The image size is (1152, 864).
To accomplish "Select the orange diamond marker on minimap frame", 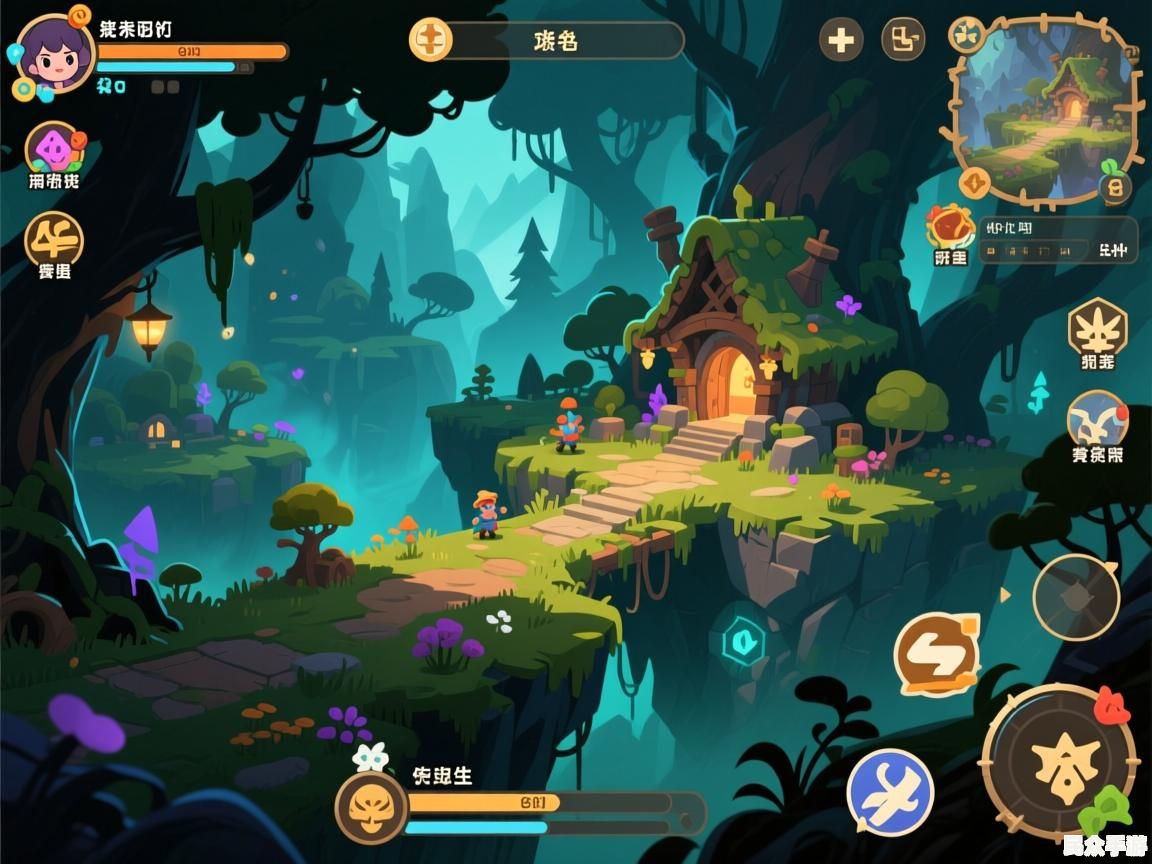I will pos(975,183).
